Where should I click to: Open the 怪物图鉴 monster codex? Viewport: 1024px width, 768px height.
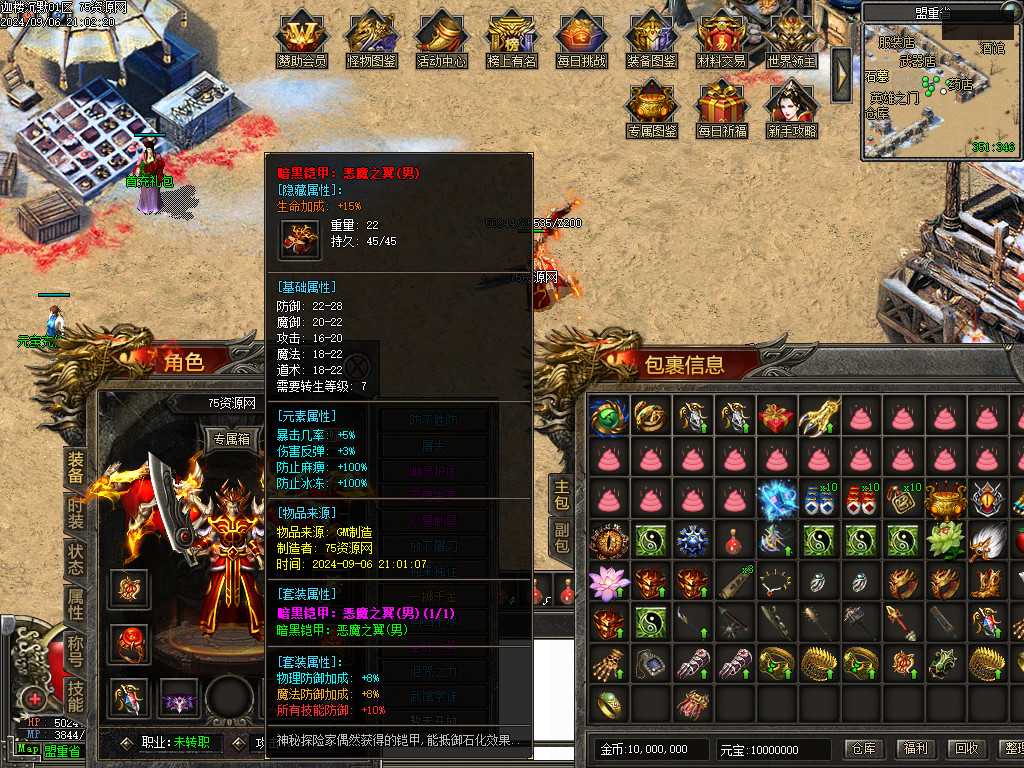point(372,40)
